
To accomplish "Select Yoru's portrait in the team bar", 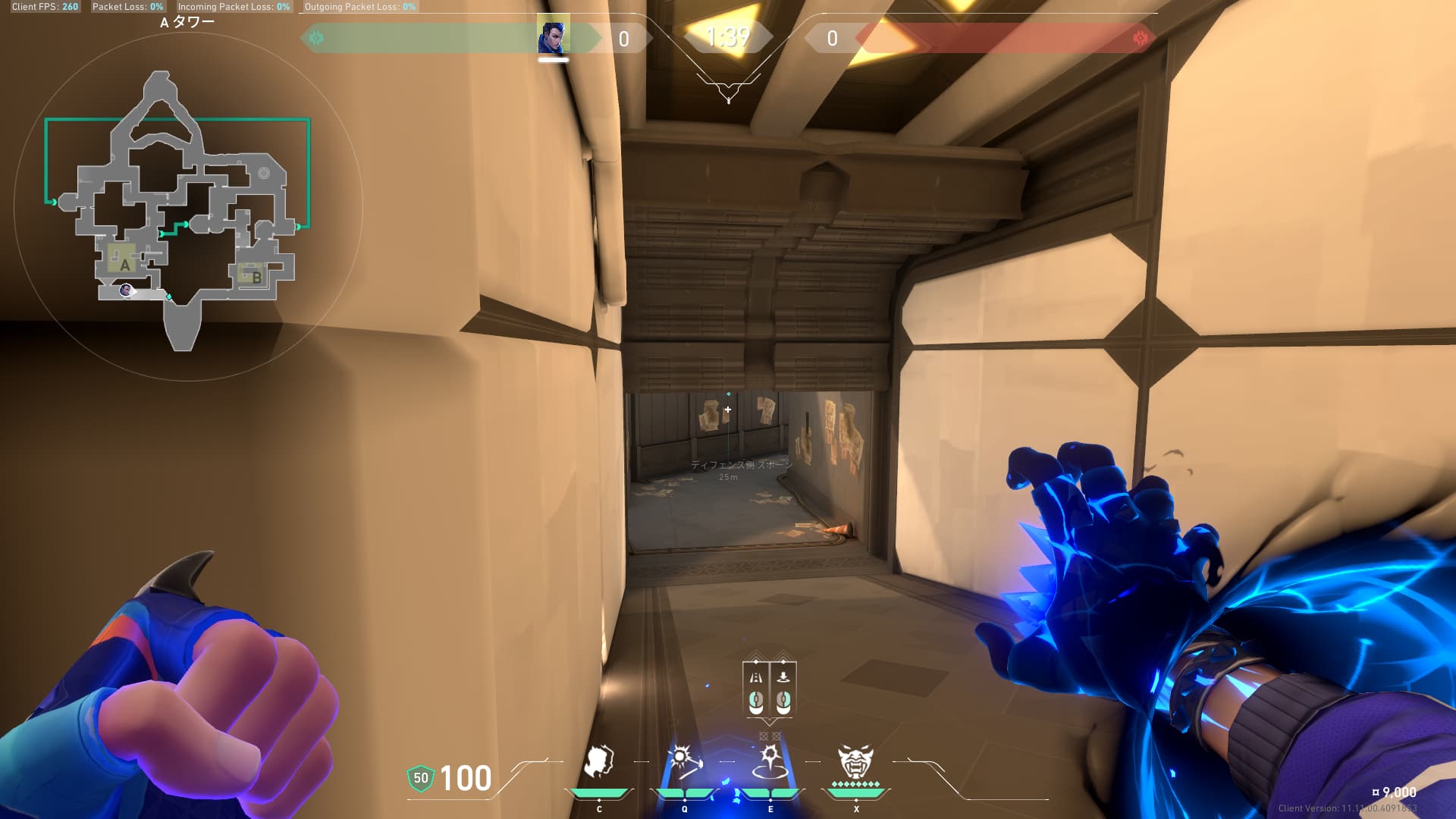I will (x=553, y=36).
